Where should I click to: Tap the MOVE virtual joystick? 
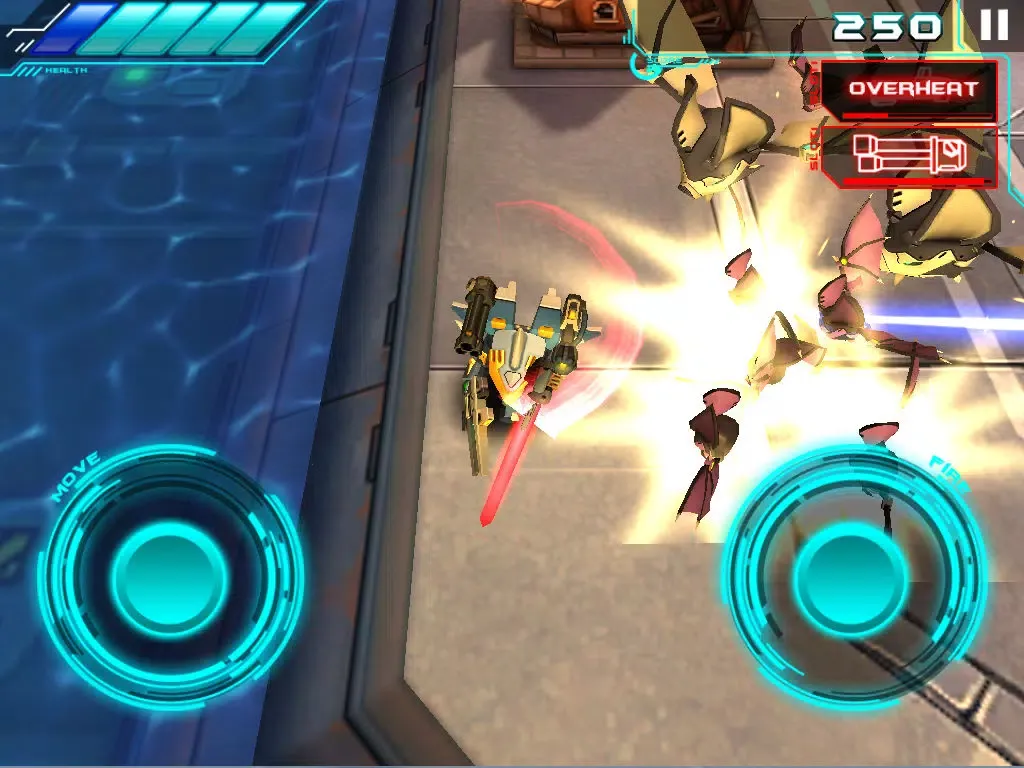(x=170, y=577)
